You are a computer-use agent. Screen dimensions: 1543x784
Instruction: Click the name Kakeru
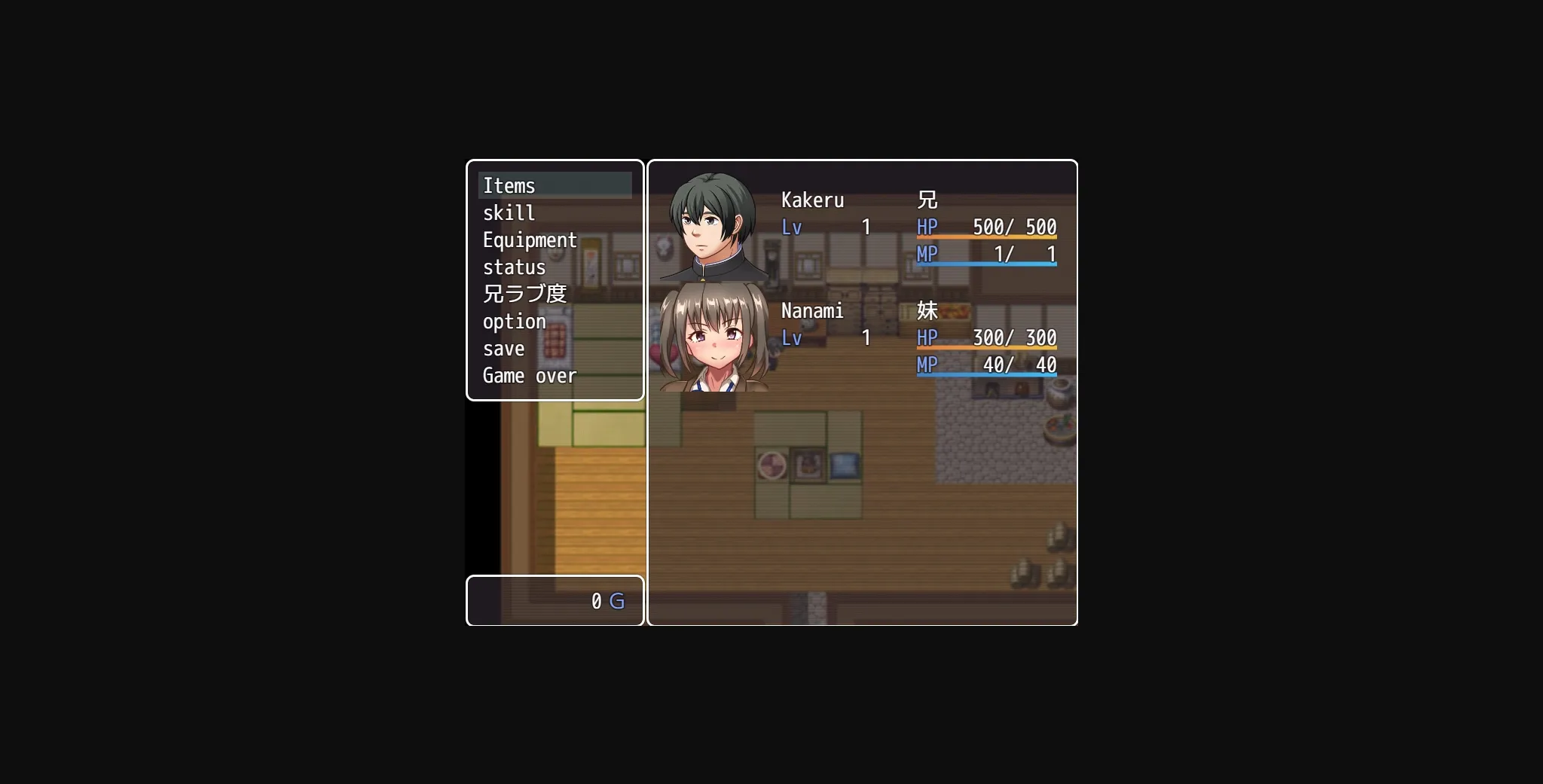(814, 200)
